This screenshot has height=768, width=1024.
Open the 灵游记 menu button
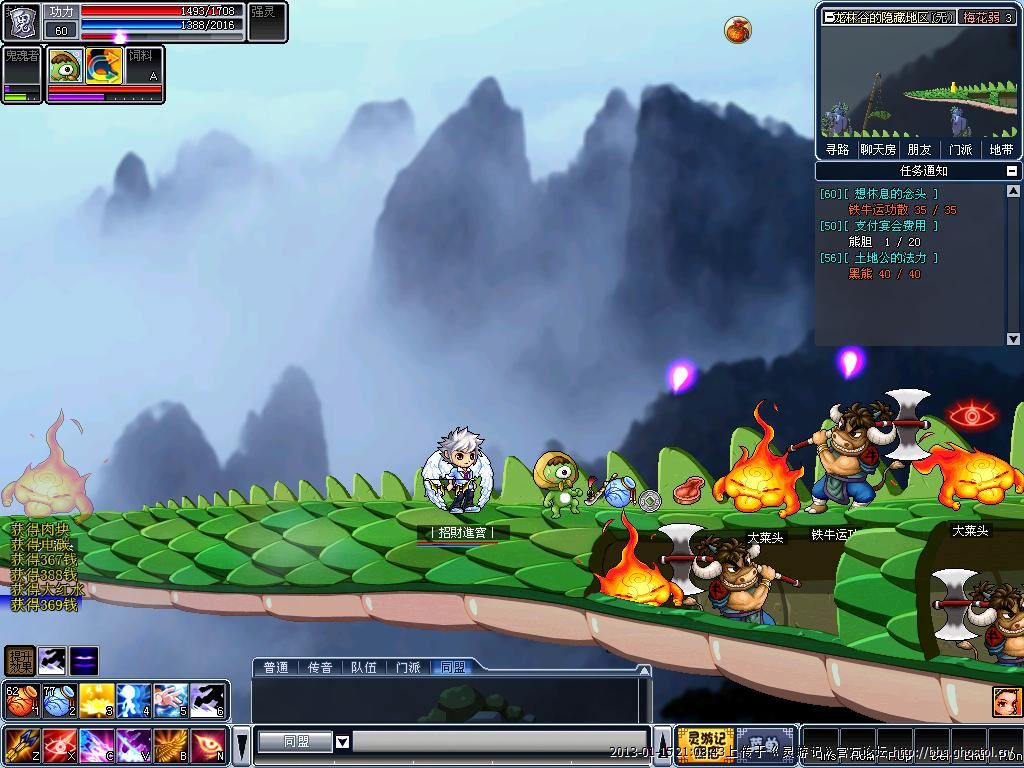click(x=705, y=744)
